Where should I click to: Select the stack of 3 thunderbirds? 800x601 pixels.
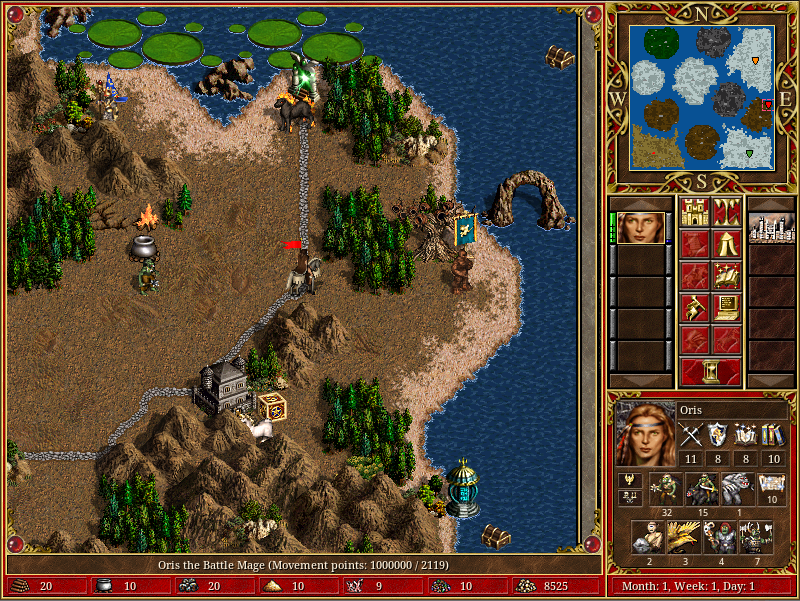684,537
